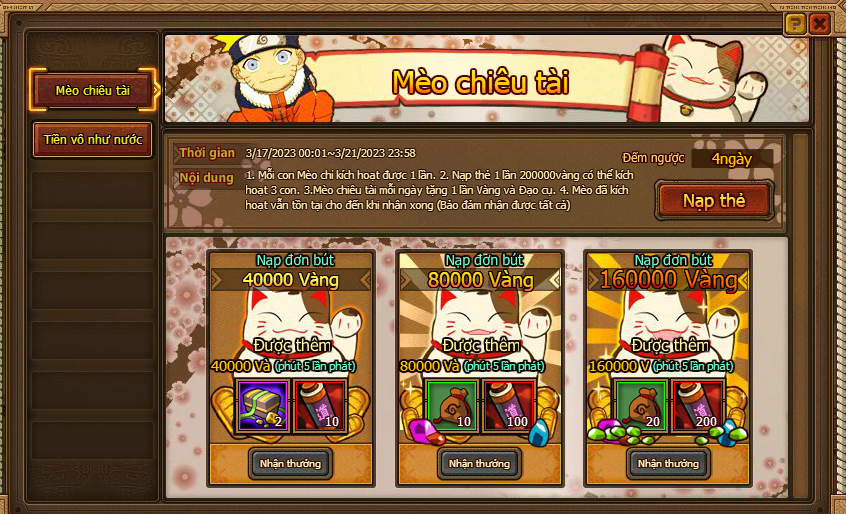846x514 pixels.
Task: Inspect the red scroll item with quantity 100
Action: point(509,405)
